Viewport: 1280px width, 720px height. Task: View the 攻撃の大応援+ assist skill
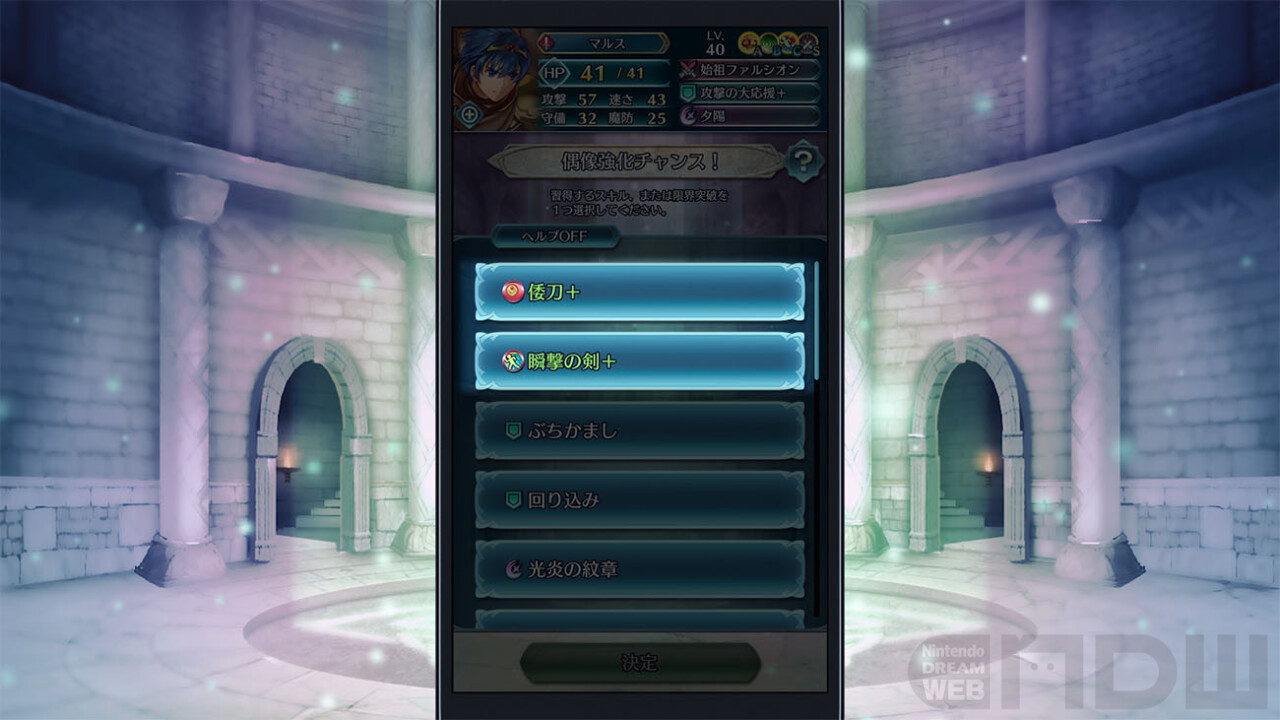750,93
